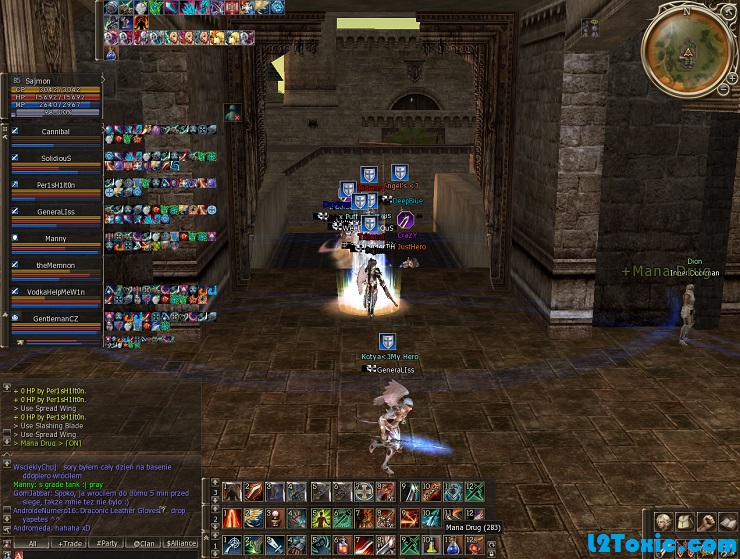
Task: Select party member GentlemanCZ
Action: coord(55,319)
